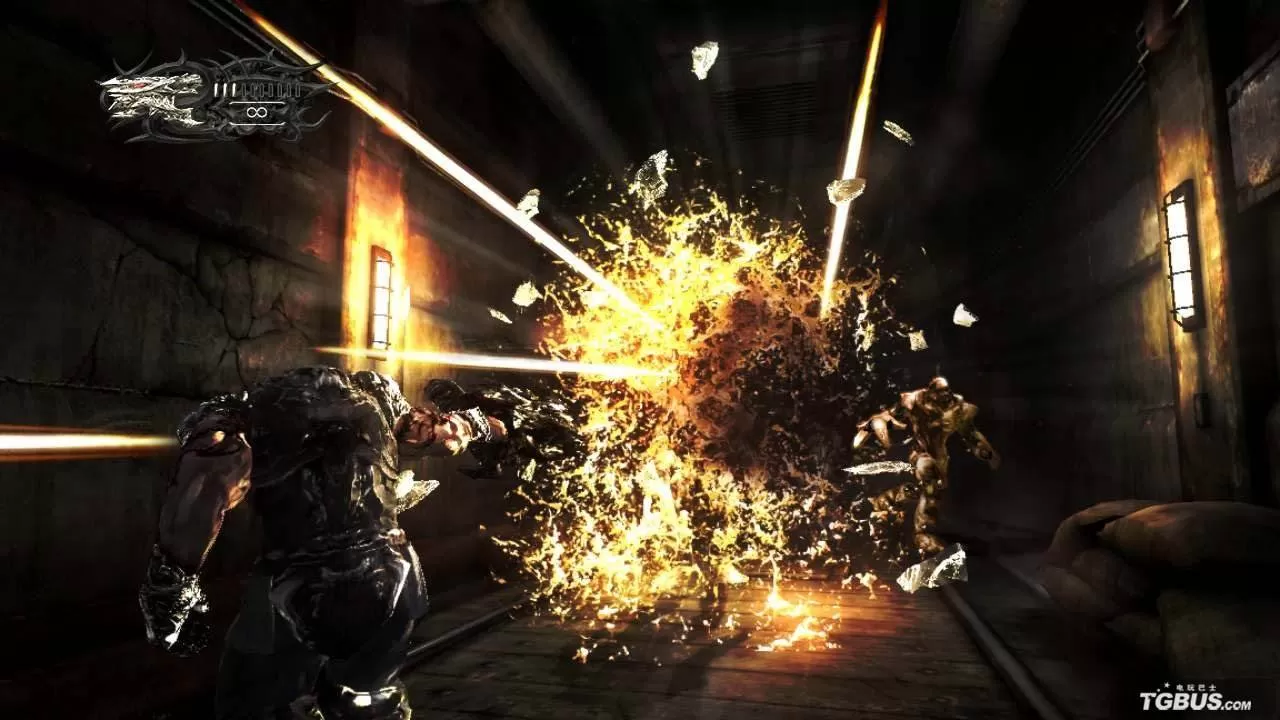Click the .com suffix of the watermark

[1237, 705]
